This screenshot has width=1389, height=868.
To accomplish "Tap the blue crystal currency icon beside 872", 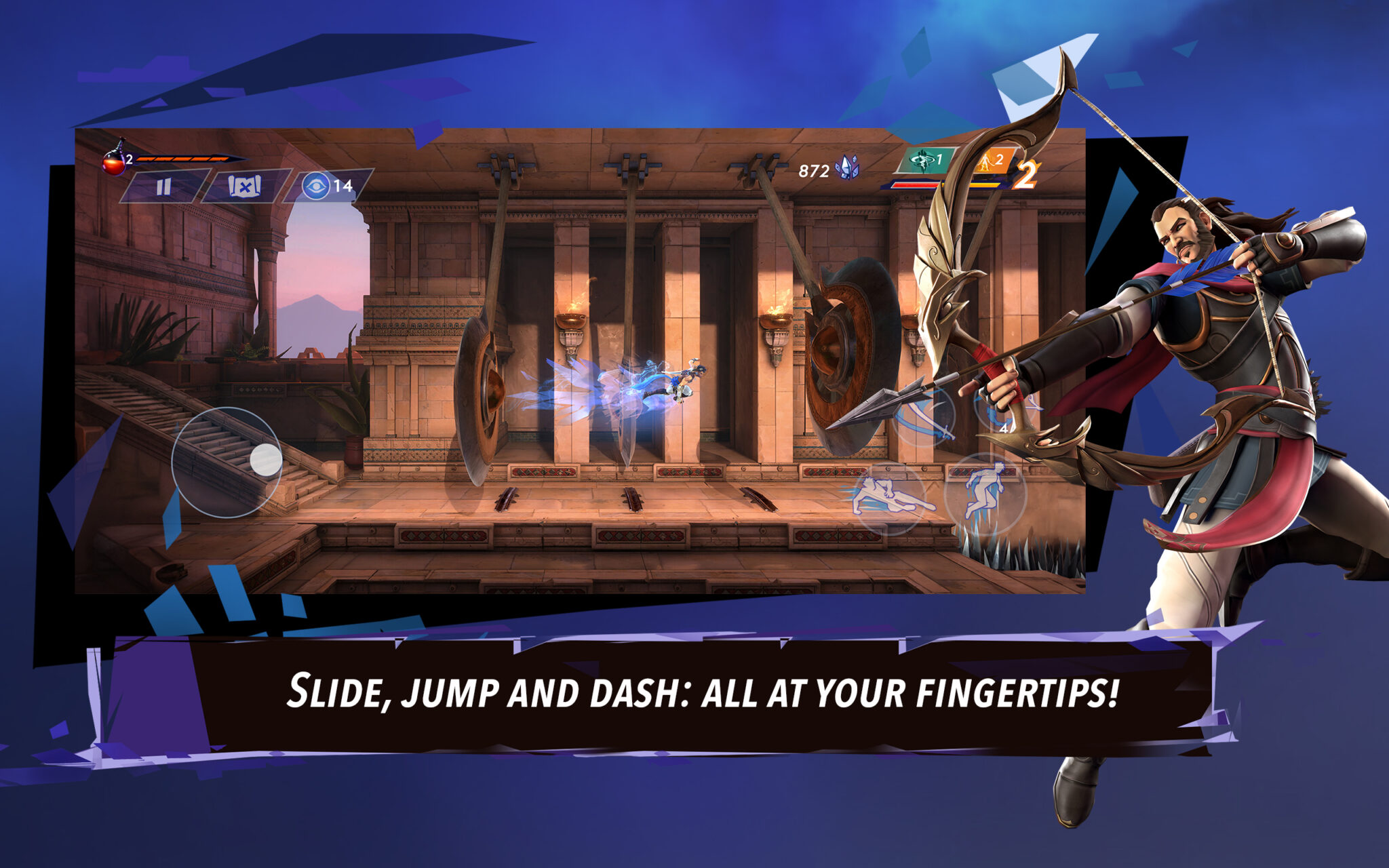I will pyautogui.click(x=846, y=167).
